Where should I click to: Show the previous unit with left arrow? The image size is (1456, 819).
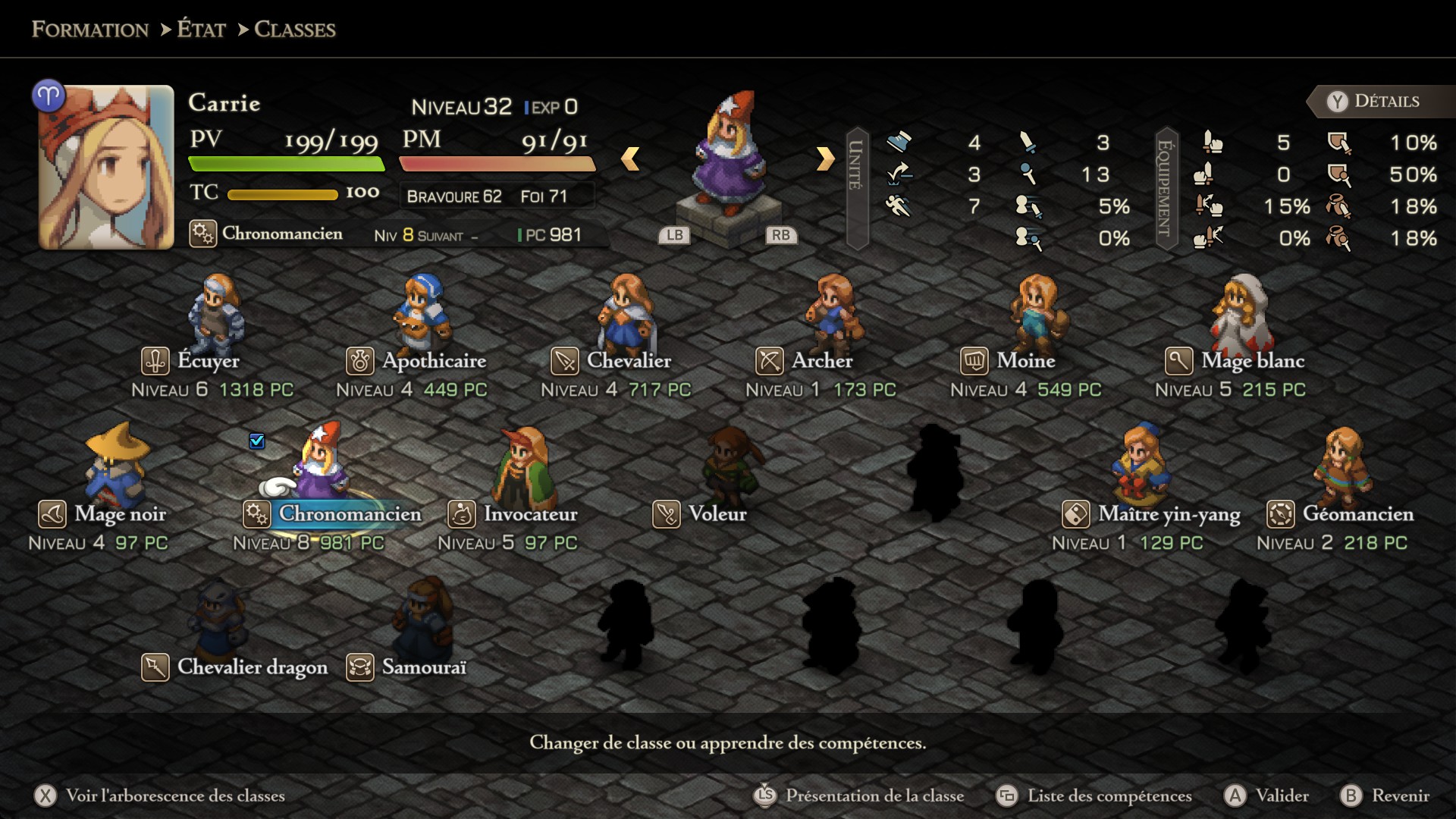point(630,158)
